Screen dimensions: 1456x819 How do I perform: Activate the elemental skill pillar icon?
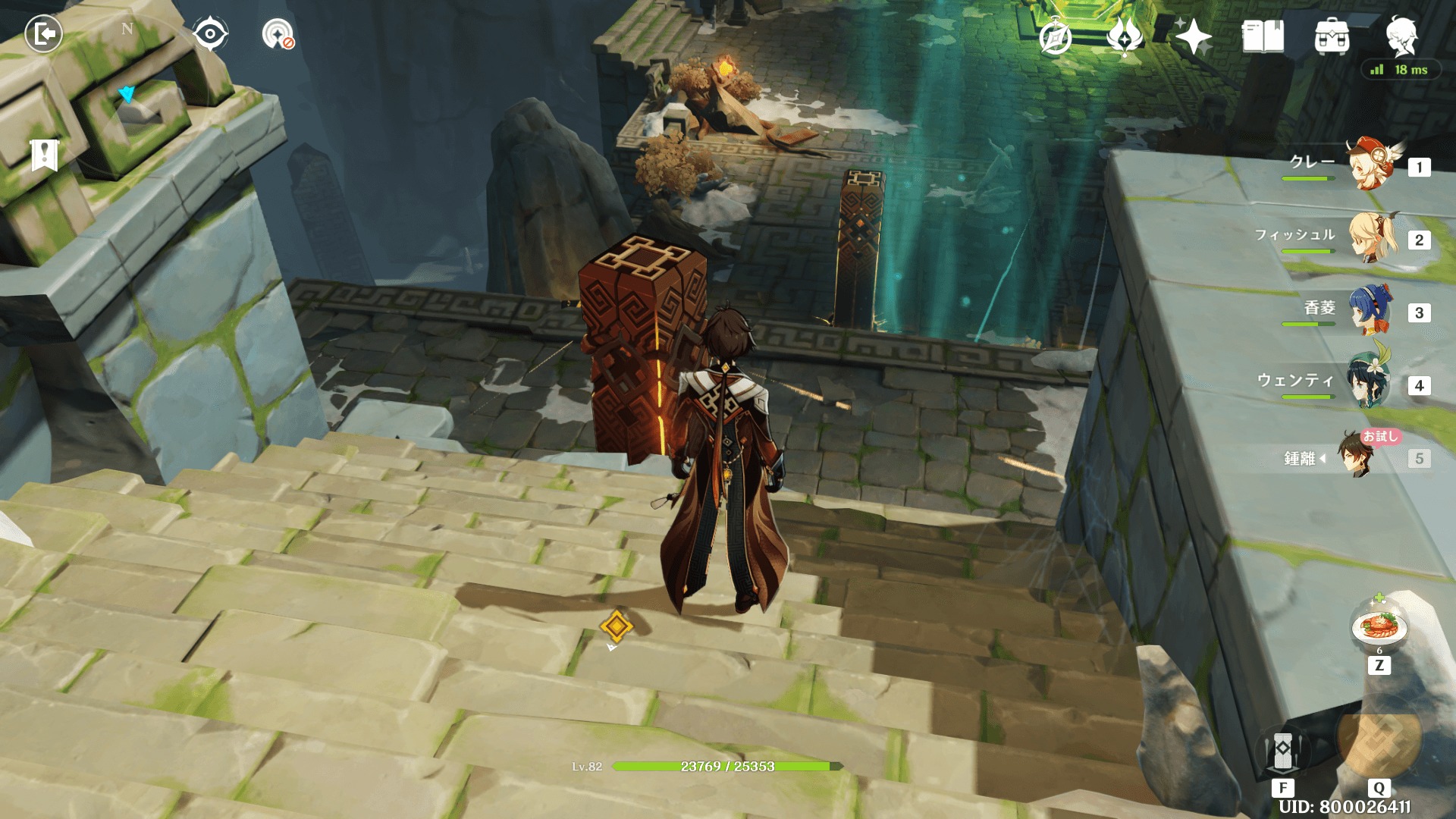pyautogui.click(x=1282, y=751)
